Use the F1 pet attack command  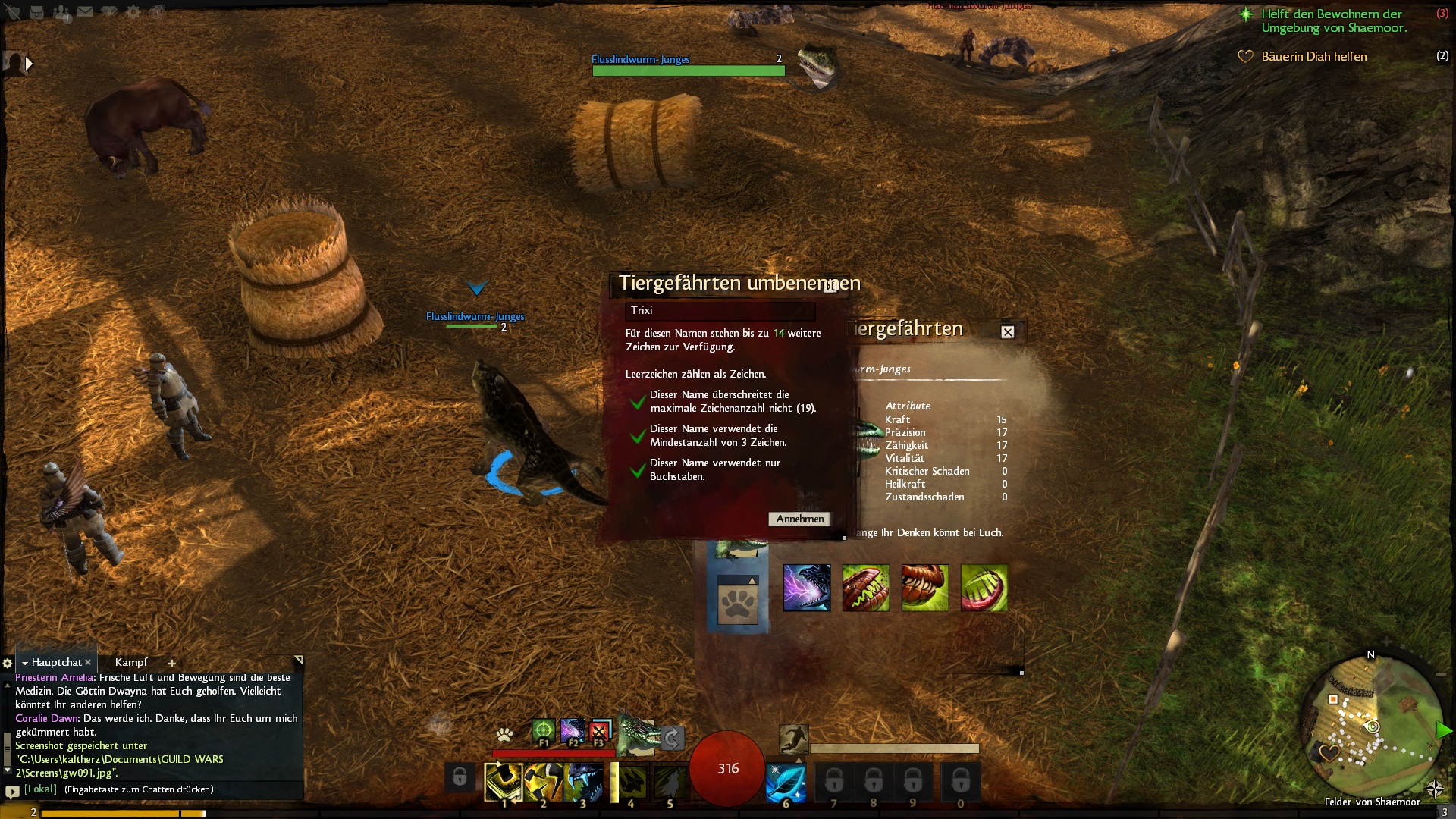pos(543,731)
